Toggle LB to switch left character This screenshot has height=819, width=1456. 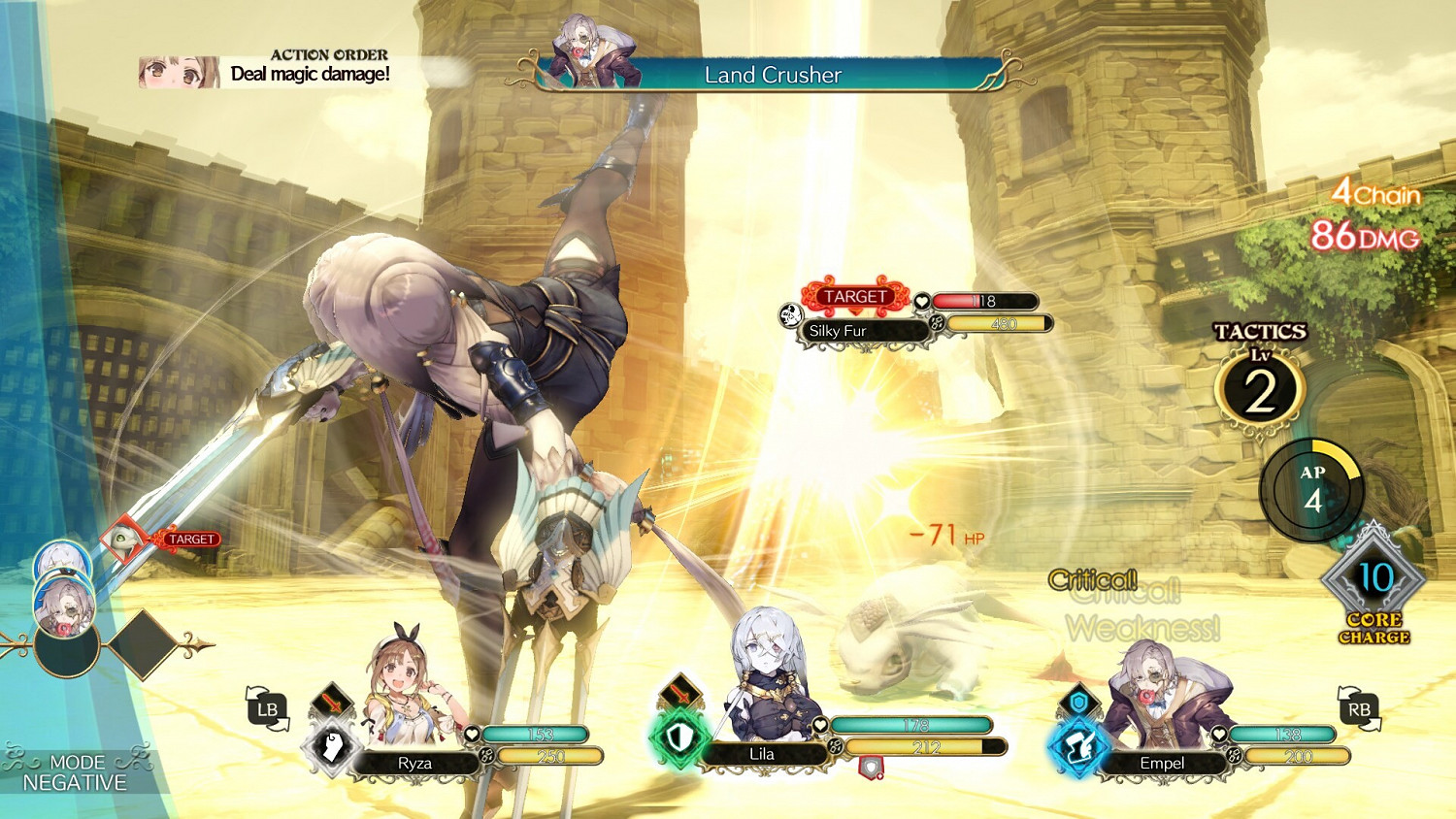pyautogui.click(x=267, y=710)
